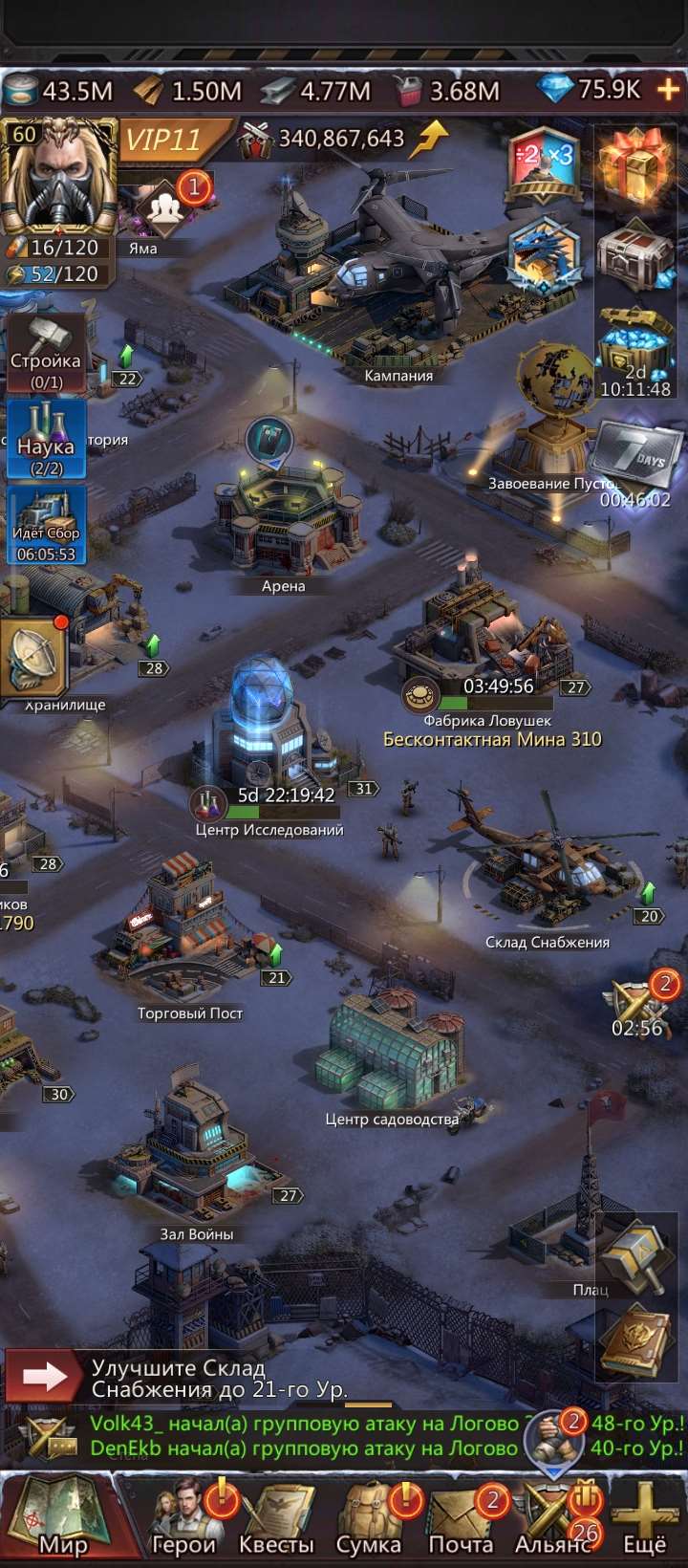This screenshot has width=688, height=1568.
Task: Open the Стройка construction queue
Action: click(x=46, y=353)
